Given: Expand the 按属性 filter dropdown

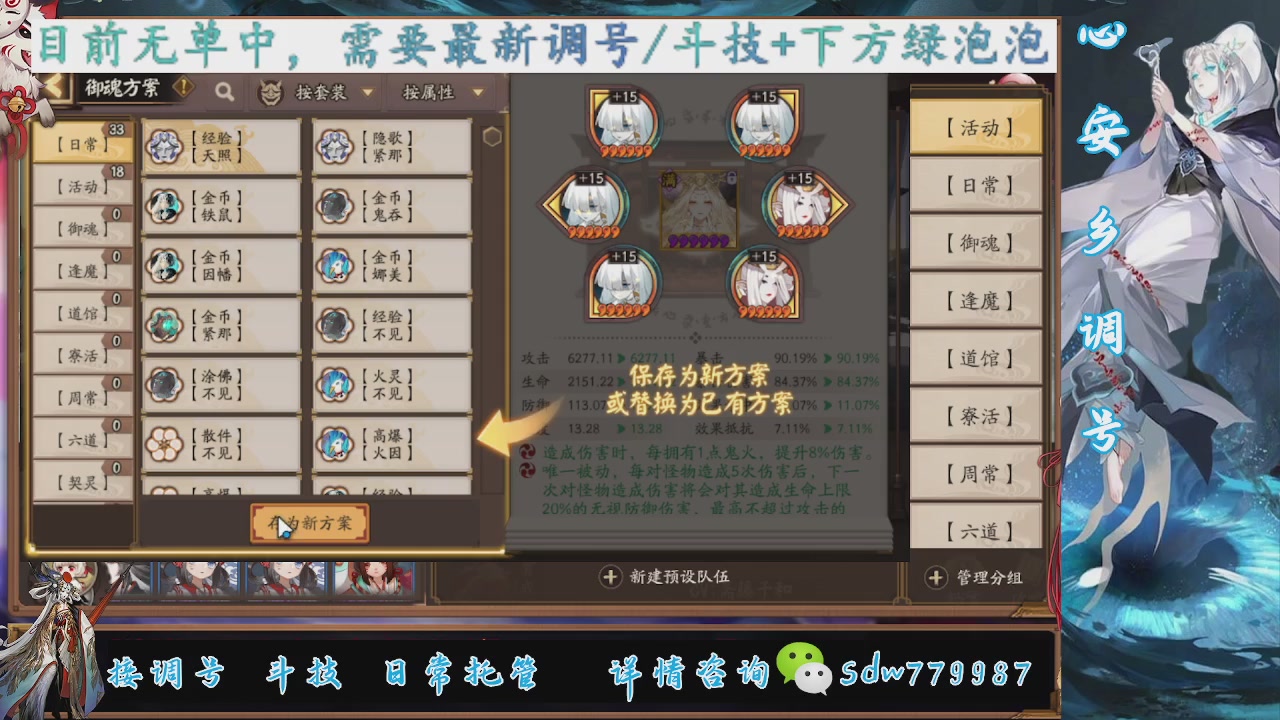Looking at the screenshot, I should [440, 92].
